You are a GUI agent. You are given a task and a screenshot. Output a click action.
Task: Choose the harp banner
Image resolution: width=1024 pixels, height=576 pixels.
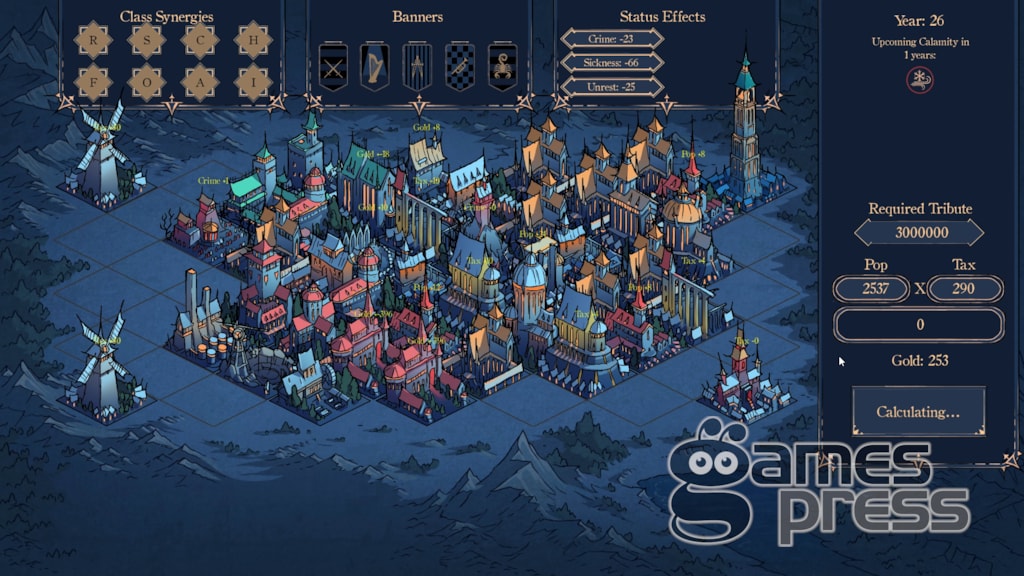click(375, 67)
